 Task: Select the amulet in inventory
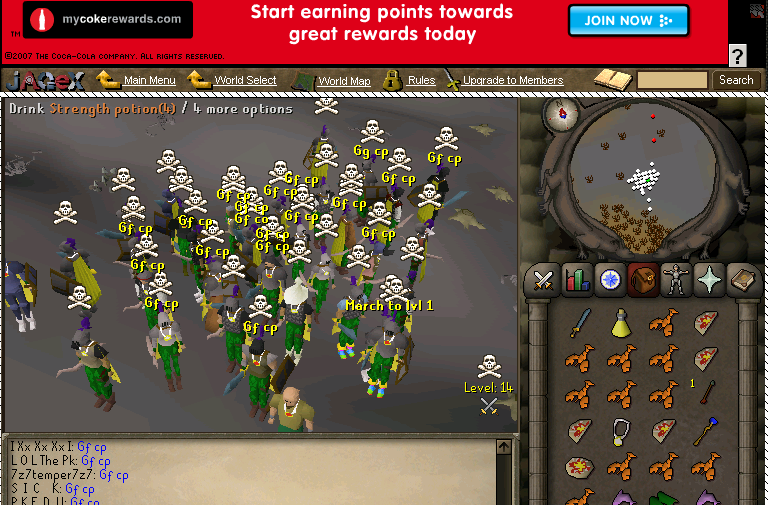[621, 430]
